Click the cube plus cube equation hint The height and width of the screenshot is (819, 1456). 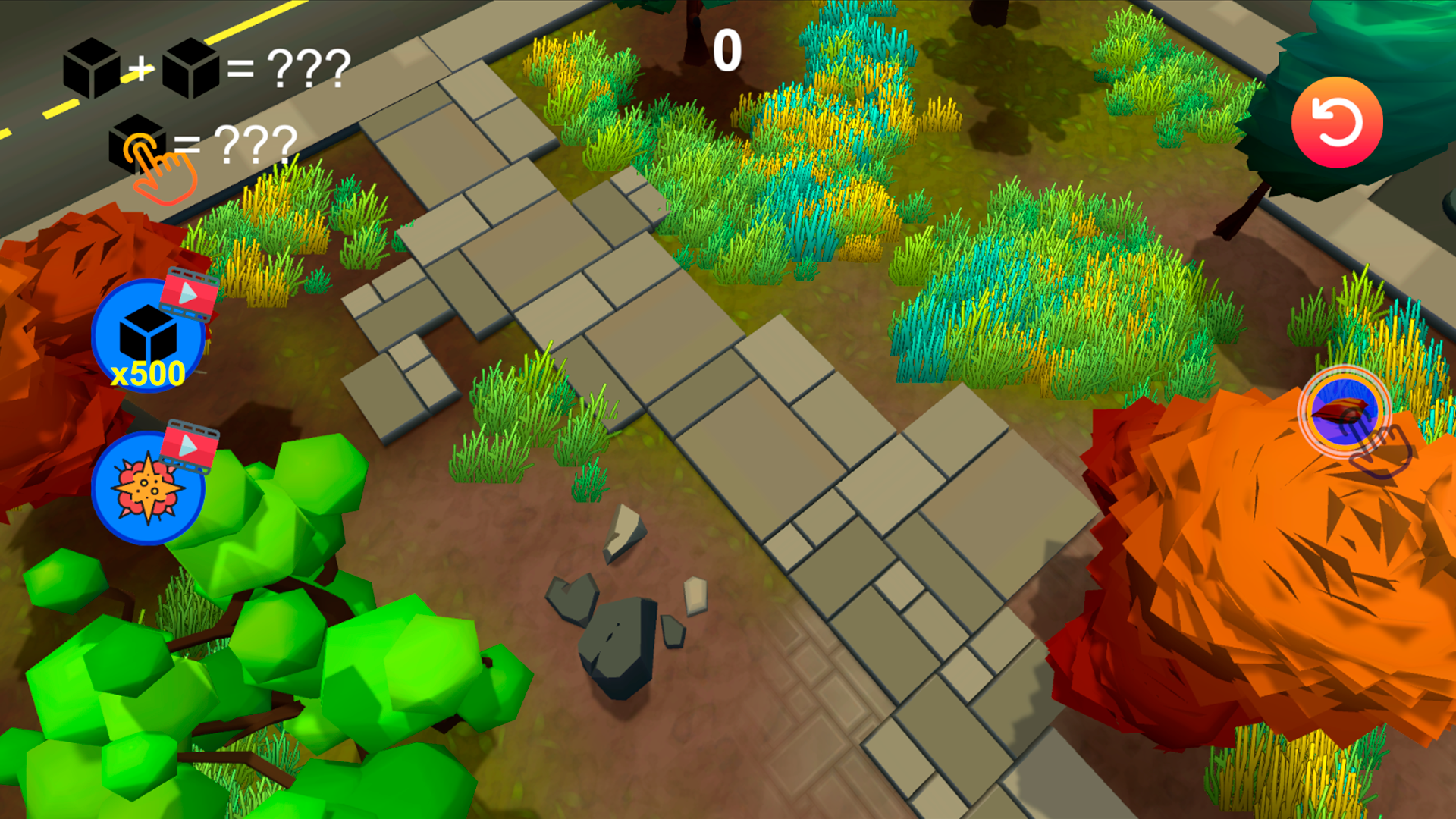click(x=205, y=71)
